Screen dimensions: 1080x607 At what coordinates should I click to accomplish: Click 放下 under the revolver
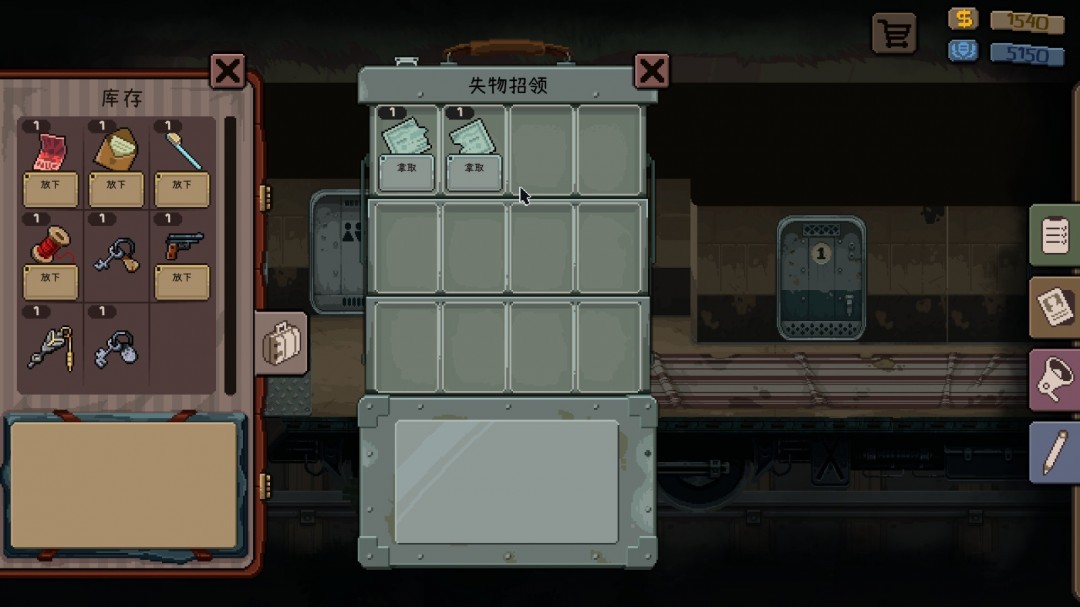pyautogui.click(x=182, y=280)
